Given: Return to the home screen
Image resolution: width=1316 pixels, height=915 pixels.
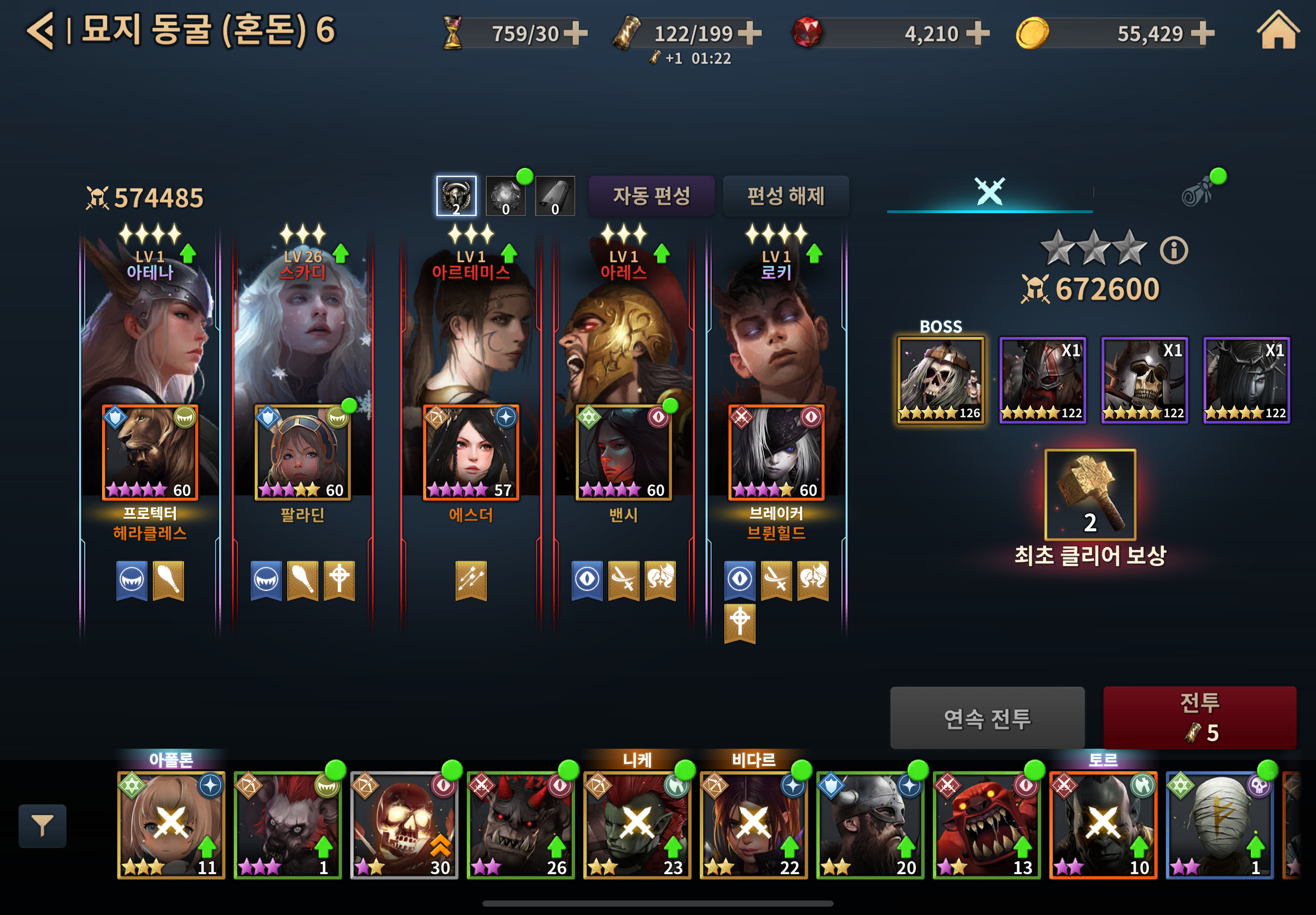Looking at the screenshot, I should pyautogui.click(x=1278, y=30).
